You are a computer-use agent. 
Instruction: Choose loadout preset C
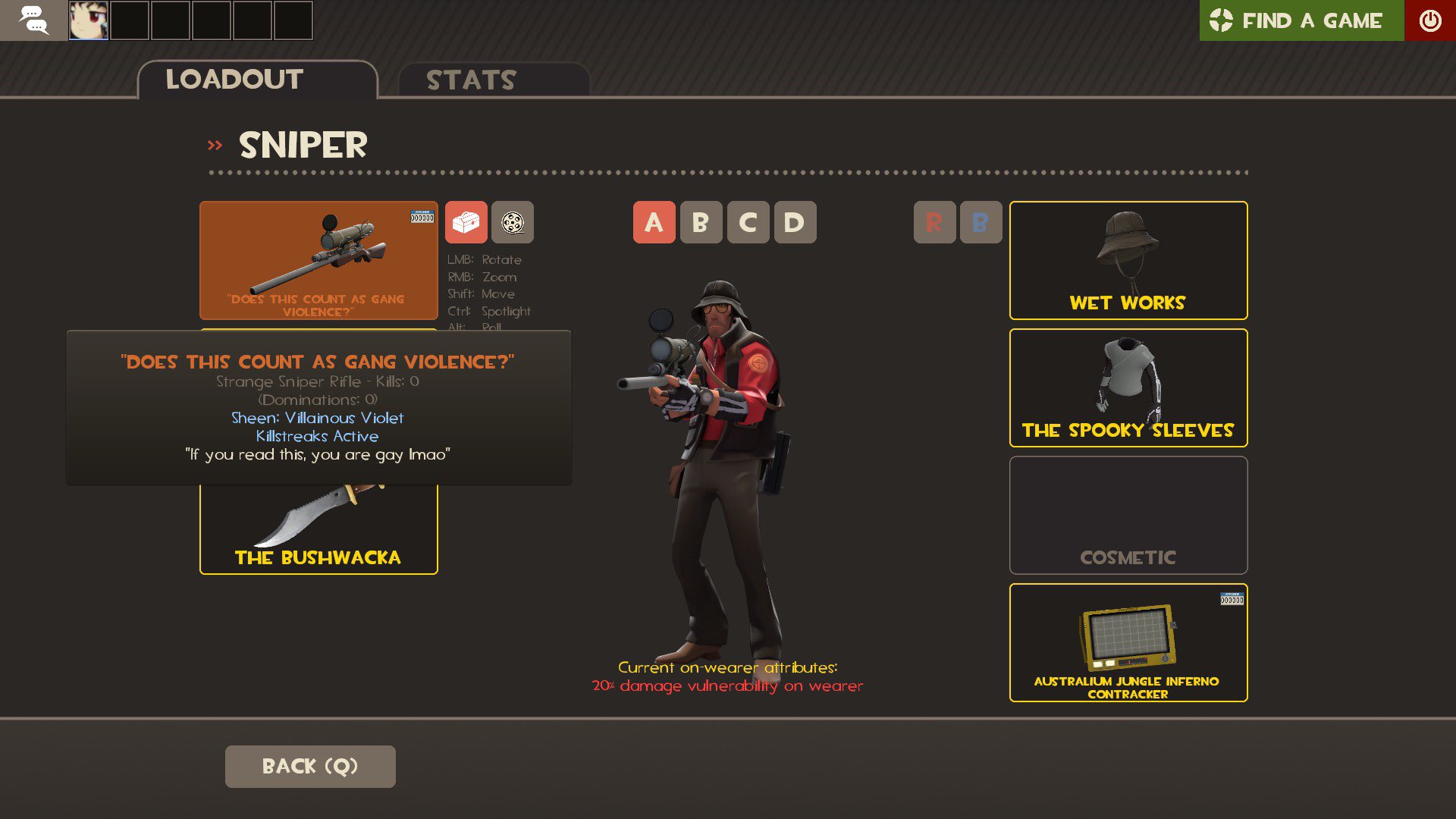point(748,222)
